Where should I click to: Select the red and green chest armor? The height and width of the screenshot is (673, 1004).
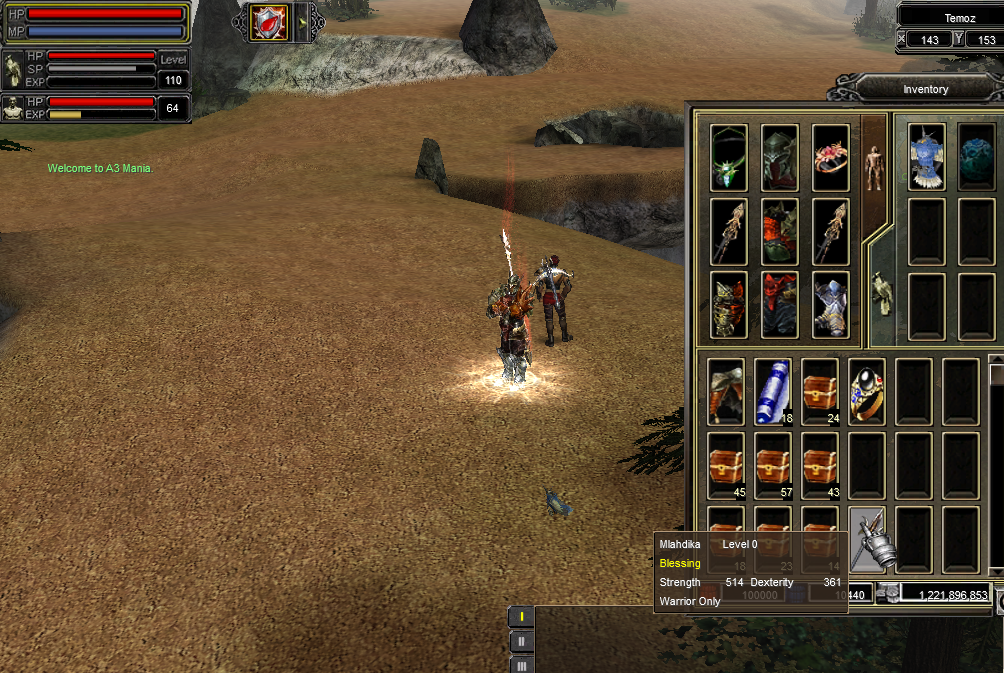pos(780,231)
